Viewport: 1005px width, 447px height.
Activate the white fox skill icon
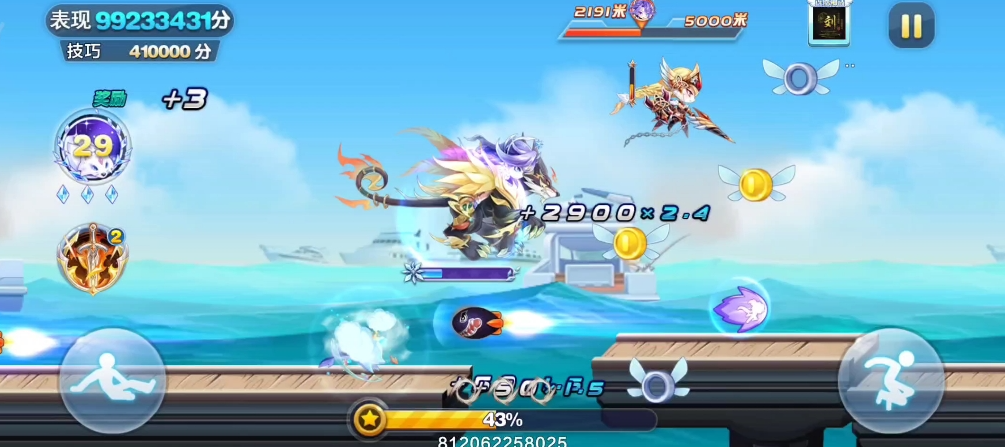point(92,146)
